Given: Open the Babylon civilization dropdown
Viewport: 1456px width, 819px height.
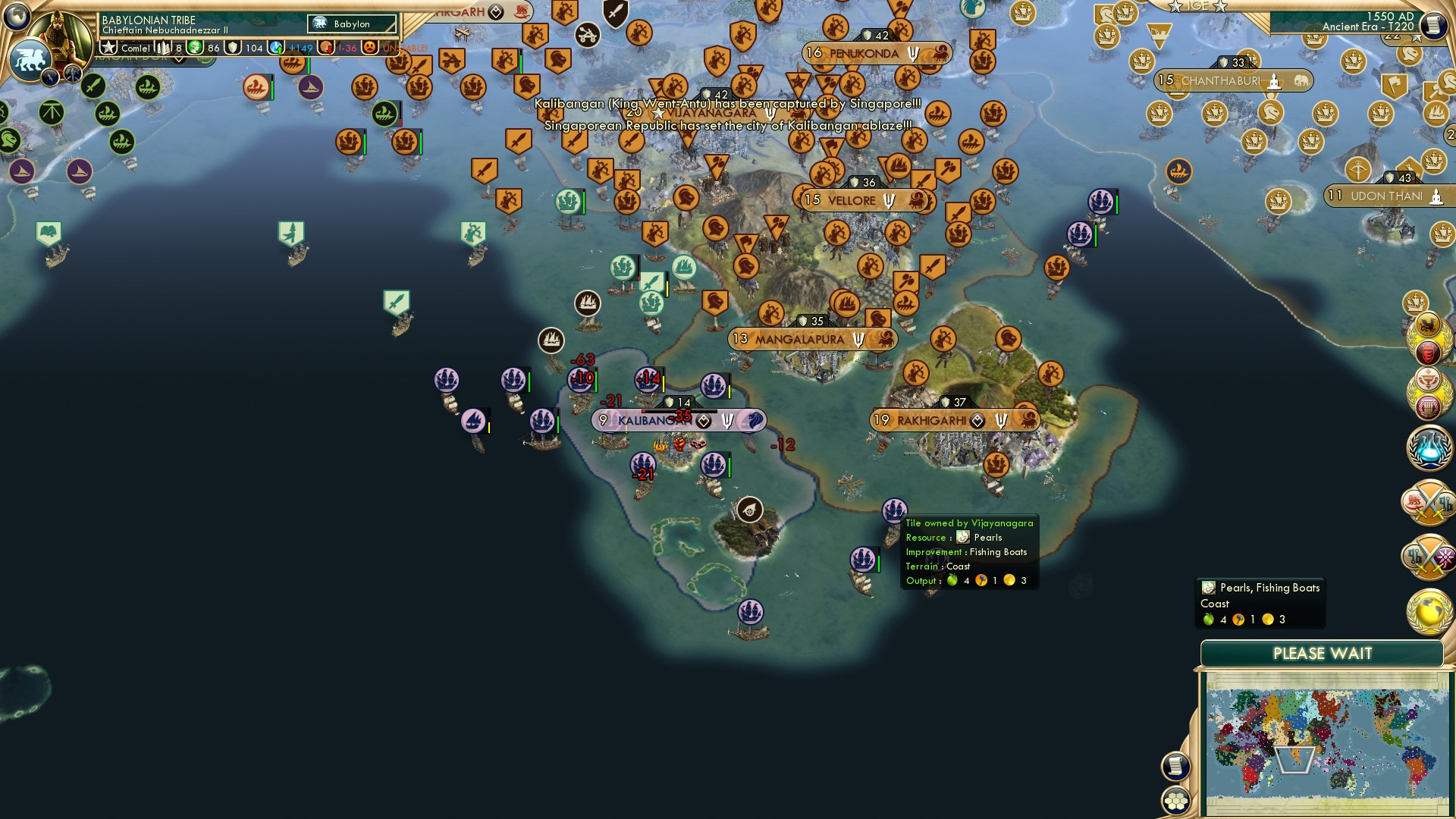Looking at the screenshot, I should point(351,24).
